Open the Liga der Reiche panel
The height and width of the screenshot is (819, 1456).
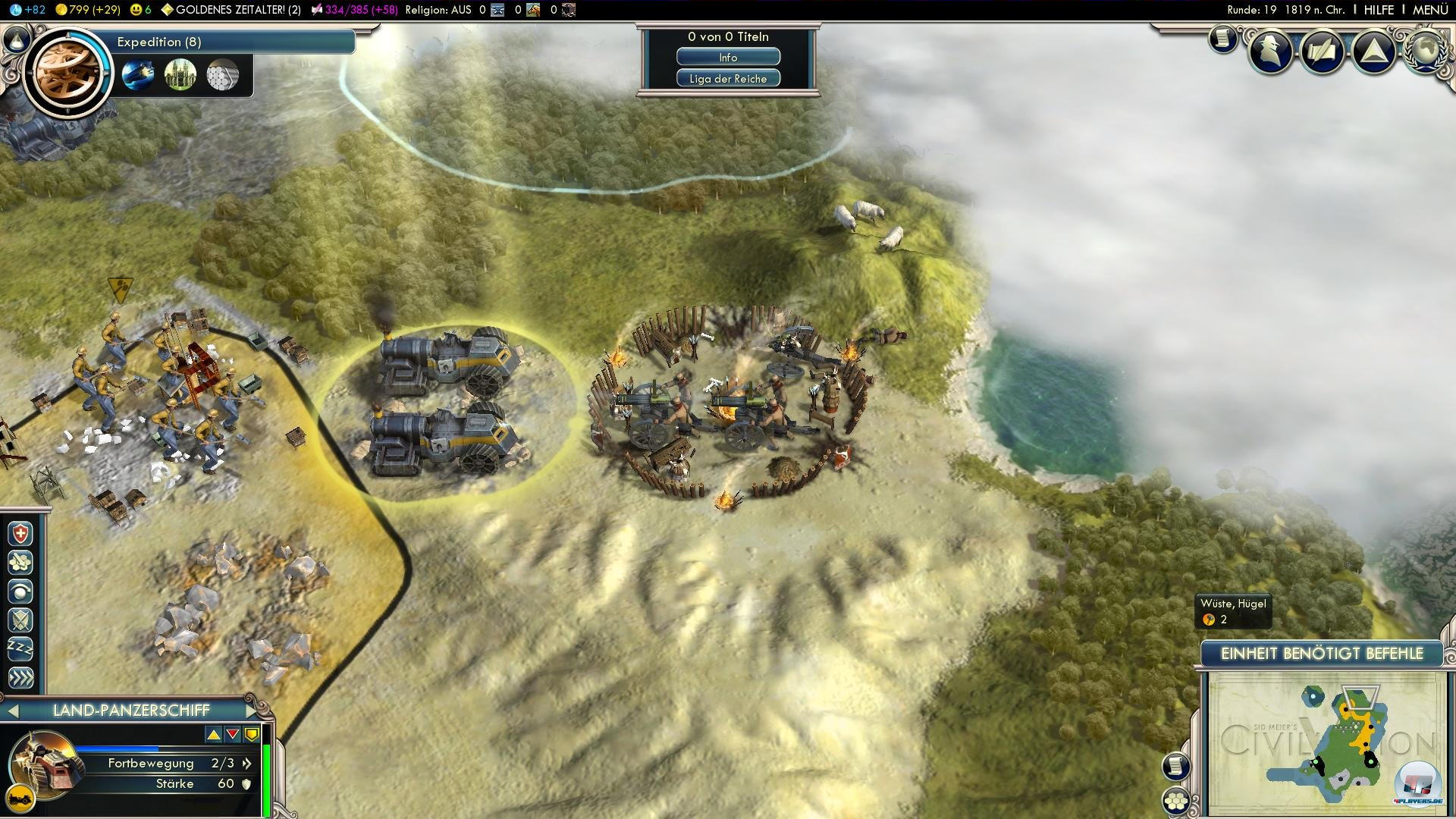(728, 79)
